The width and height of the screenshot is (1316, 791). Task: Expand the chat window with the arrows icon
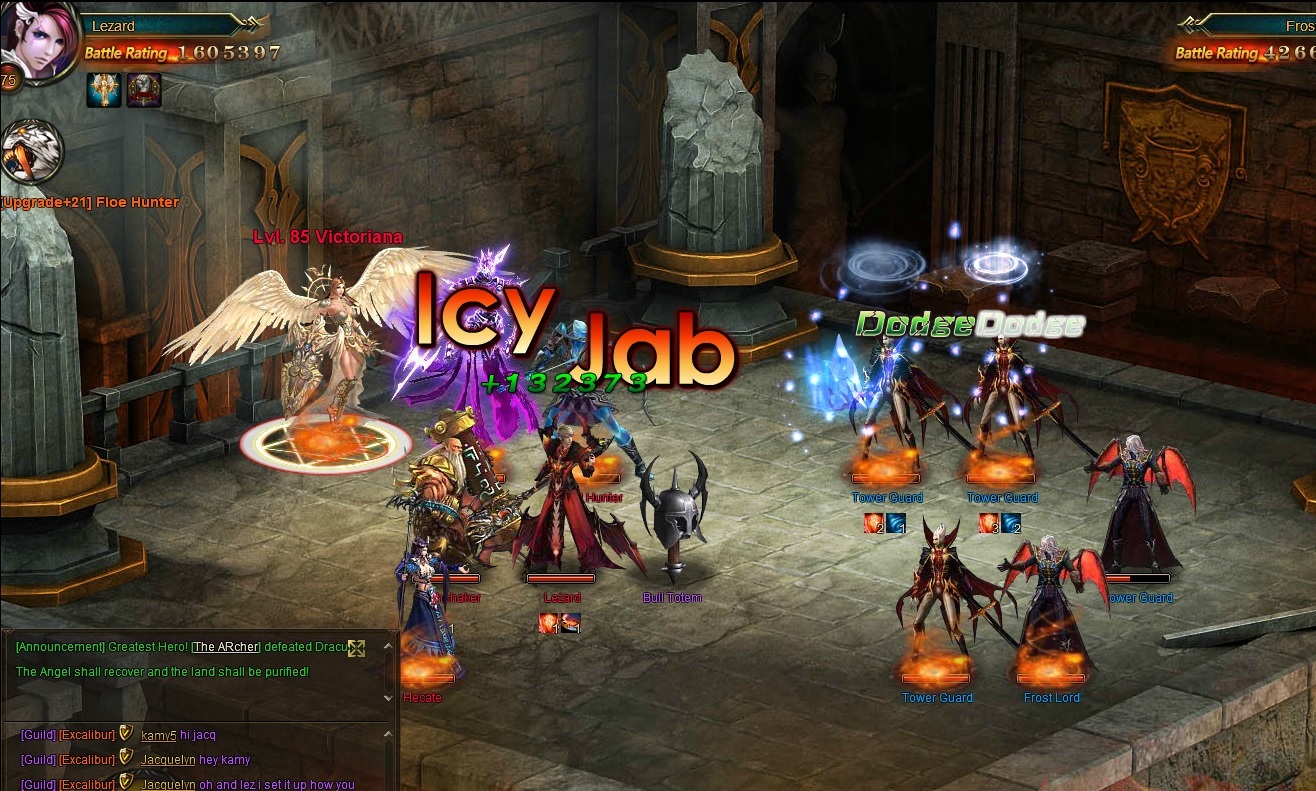pos(356,648)
